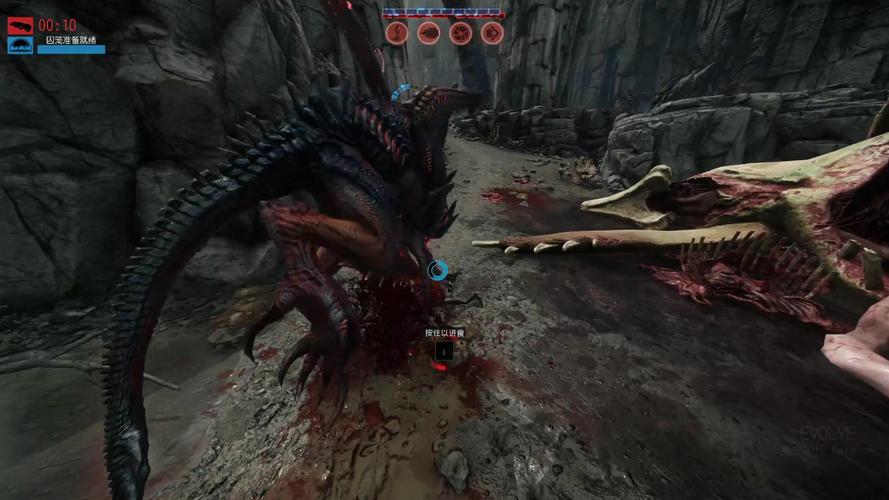Select the second round red ability icon
The image size is (889, 500).
428,33
